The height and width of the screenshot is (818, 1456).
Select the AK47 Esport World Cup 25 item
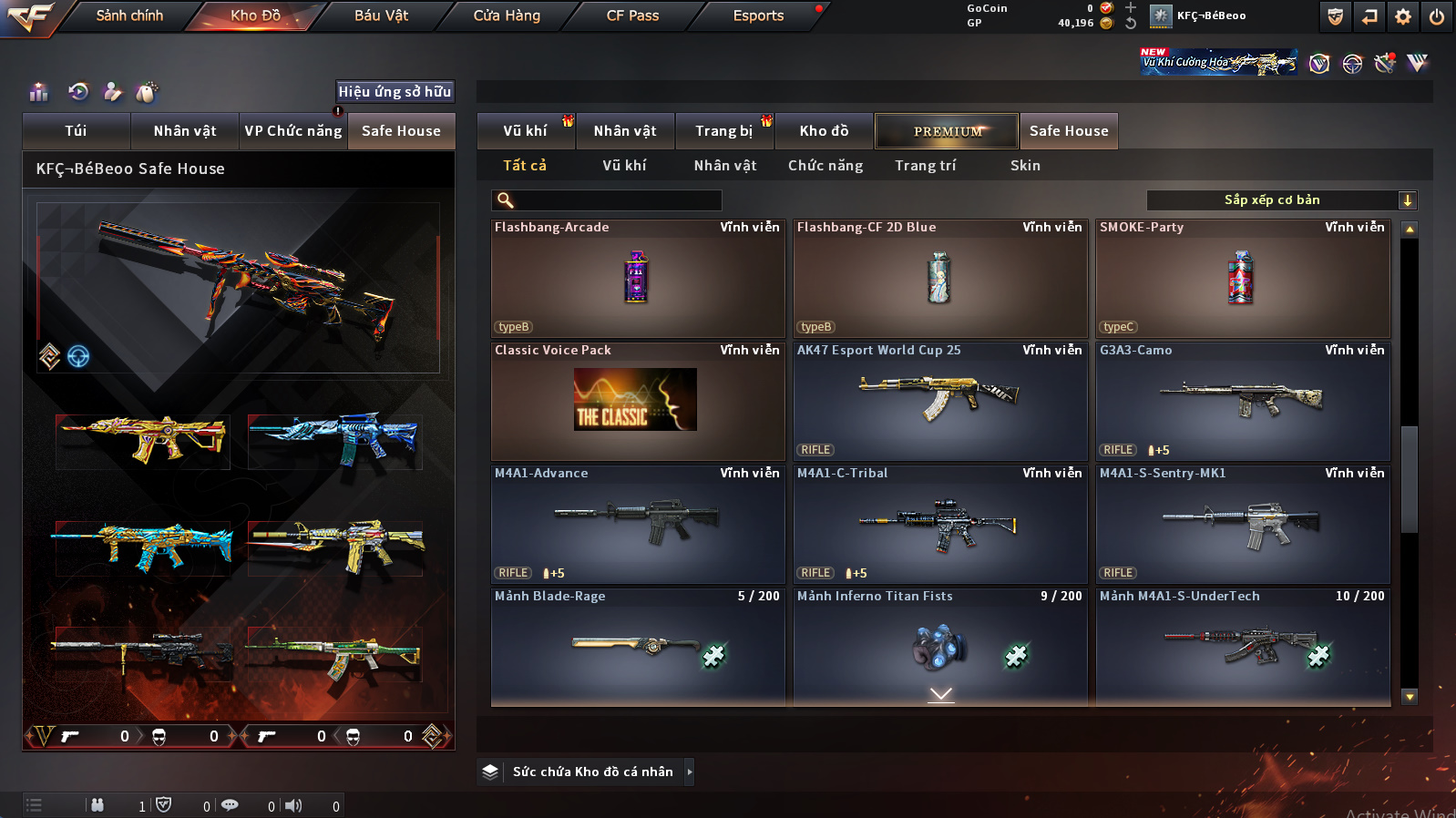940,402
